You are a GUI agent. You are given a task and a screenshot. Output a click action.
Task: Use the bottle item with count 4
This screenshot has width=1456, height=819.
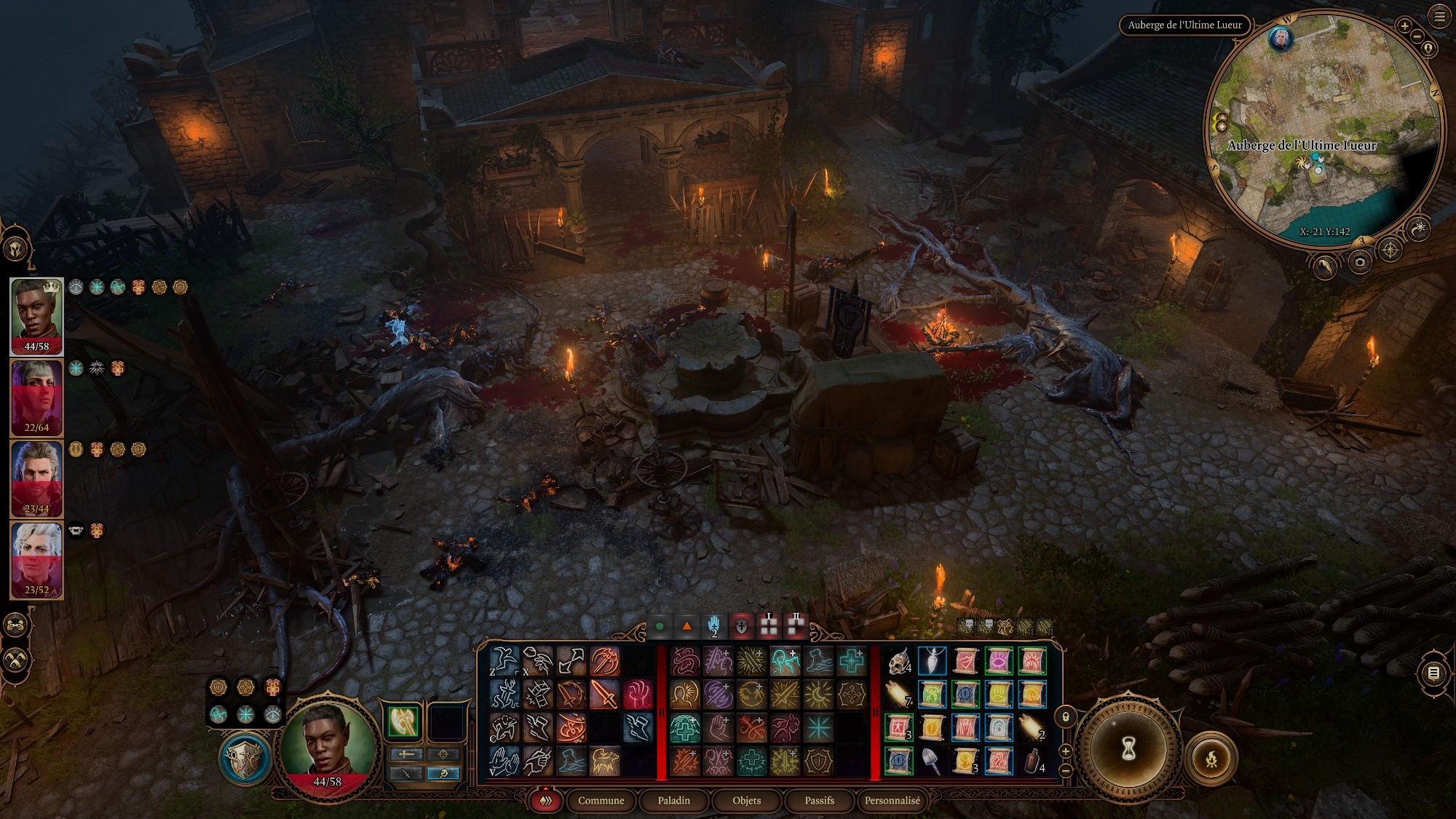click(1033, 761)
